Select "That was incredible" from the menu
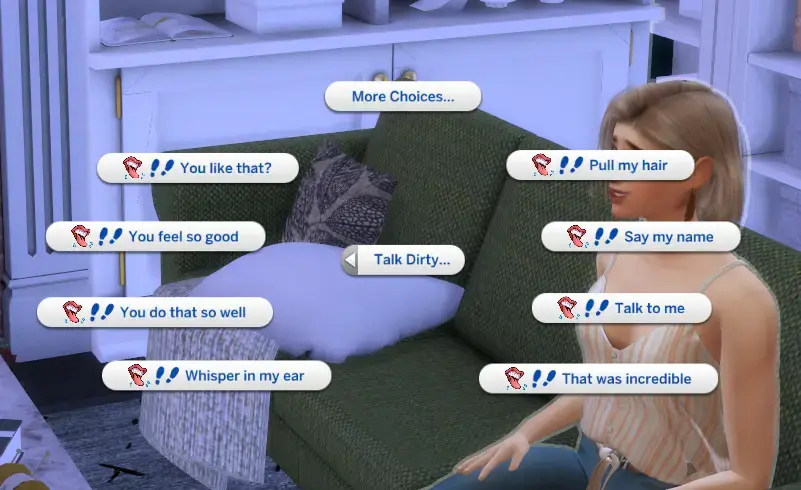The height and width of the screenshot is (490, 801). (599, 379)
